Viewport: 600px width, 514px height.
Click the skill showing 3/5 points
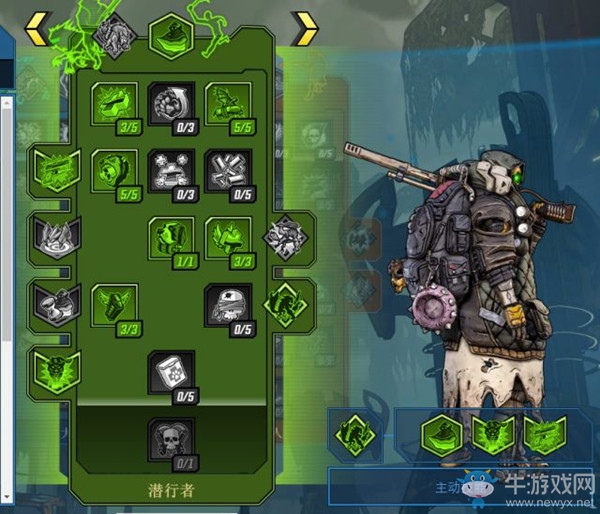113,105
